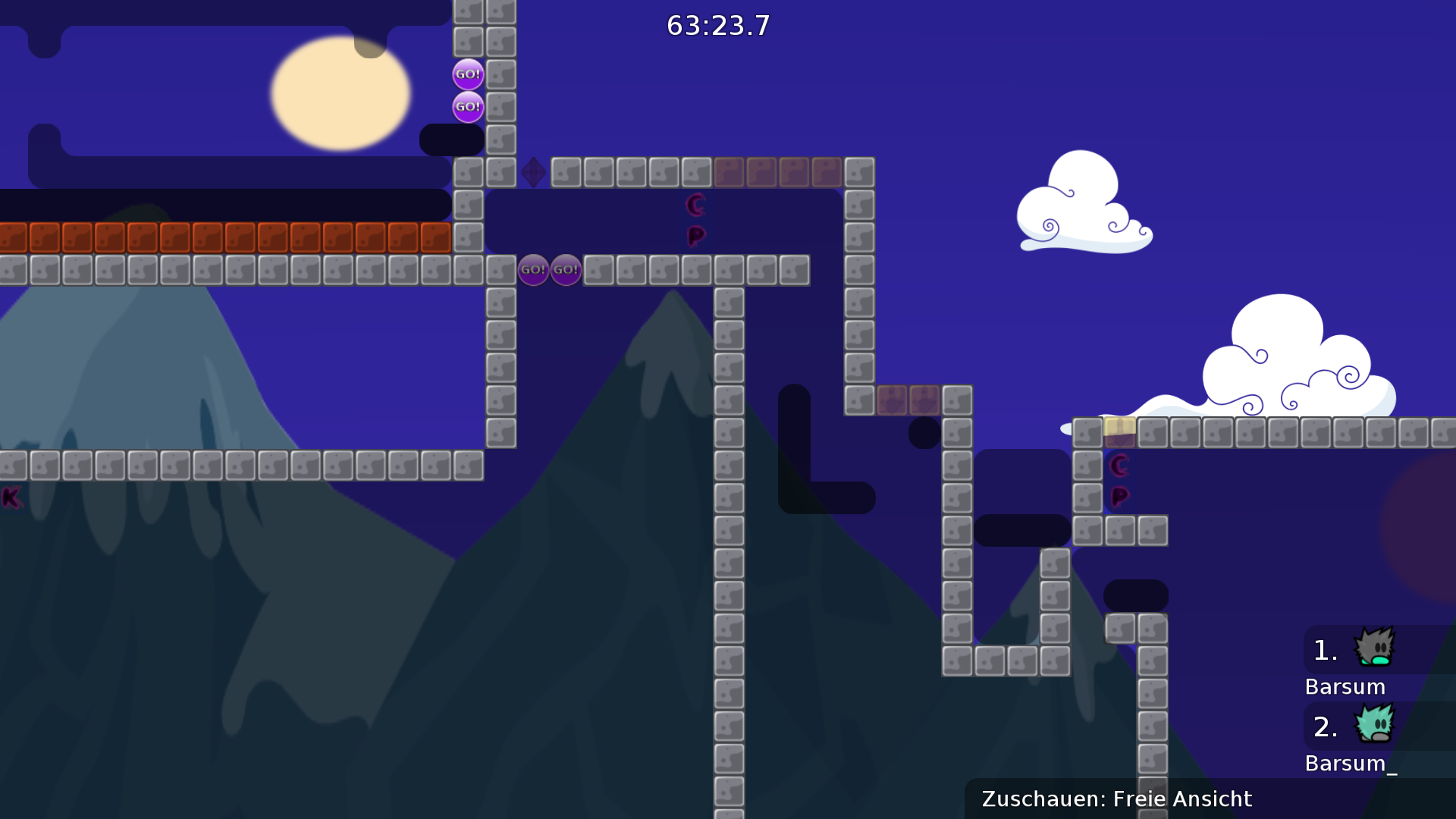Click the lower GO! boost orb below it
The height and width of the screenshot is (819, 1456).
[x=467, y=107]
